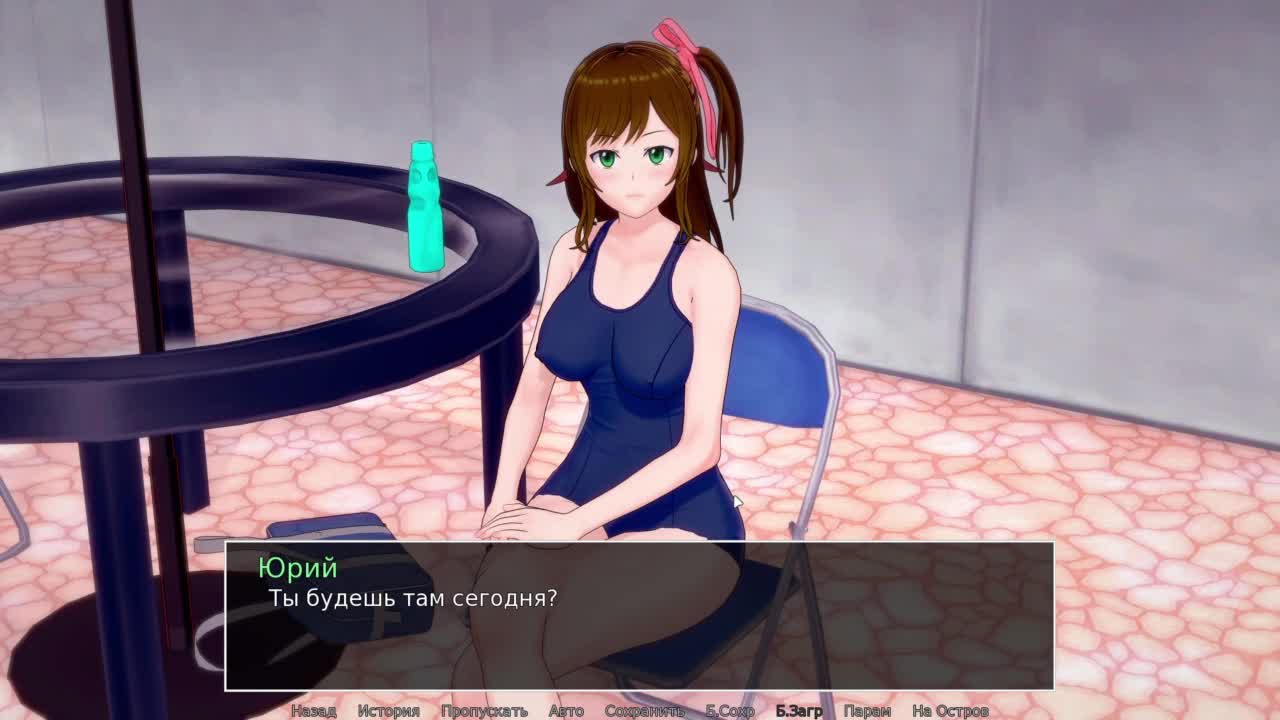
Task: Quick load with Б.Загр
Action: 799,711
